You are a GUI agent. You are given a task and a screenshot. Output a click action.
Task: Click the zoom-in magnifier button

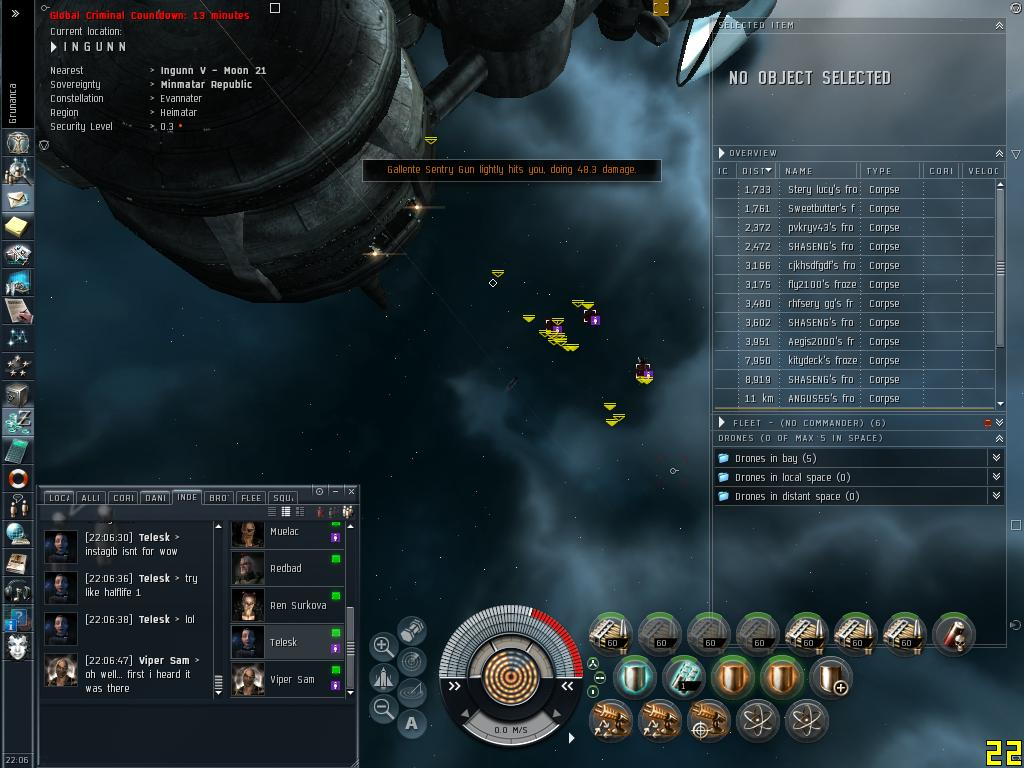[x=383, y=646]
